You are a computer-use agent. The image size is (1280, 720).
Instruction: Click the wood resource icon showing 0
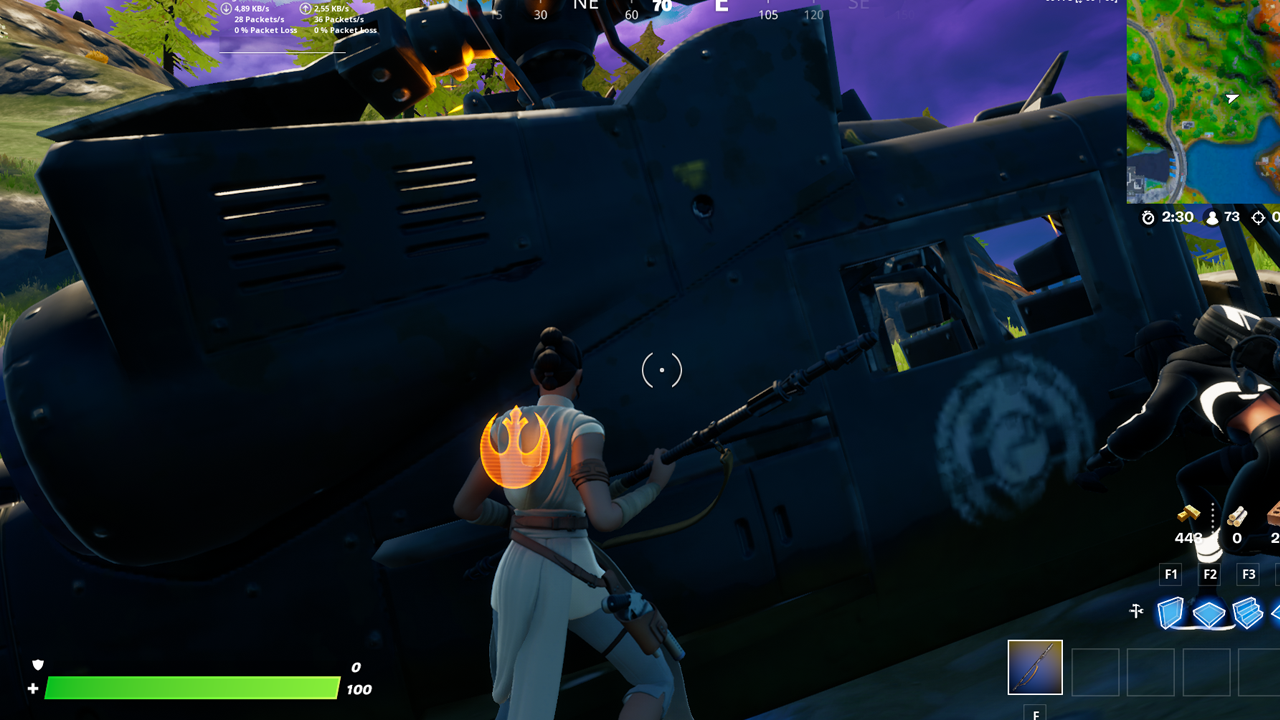[x=1237, y=517]
